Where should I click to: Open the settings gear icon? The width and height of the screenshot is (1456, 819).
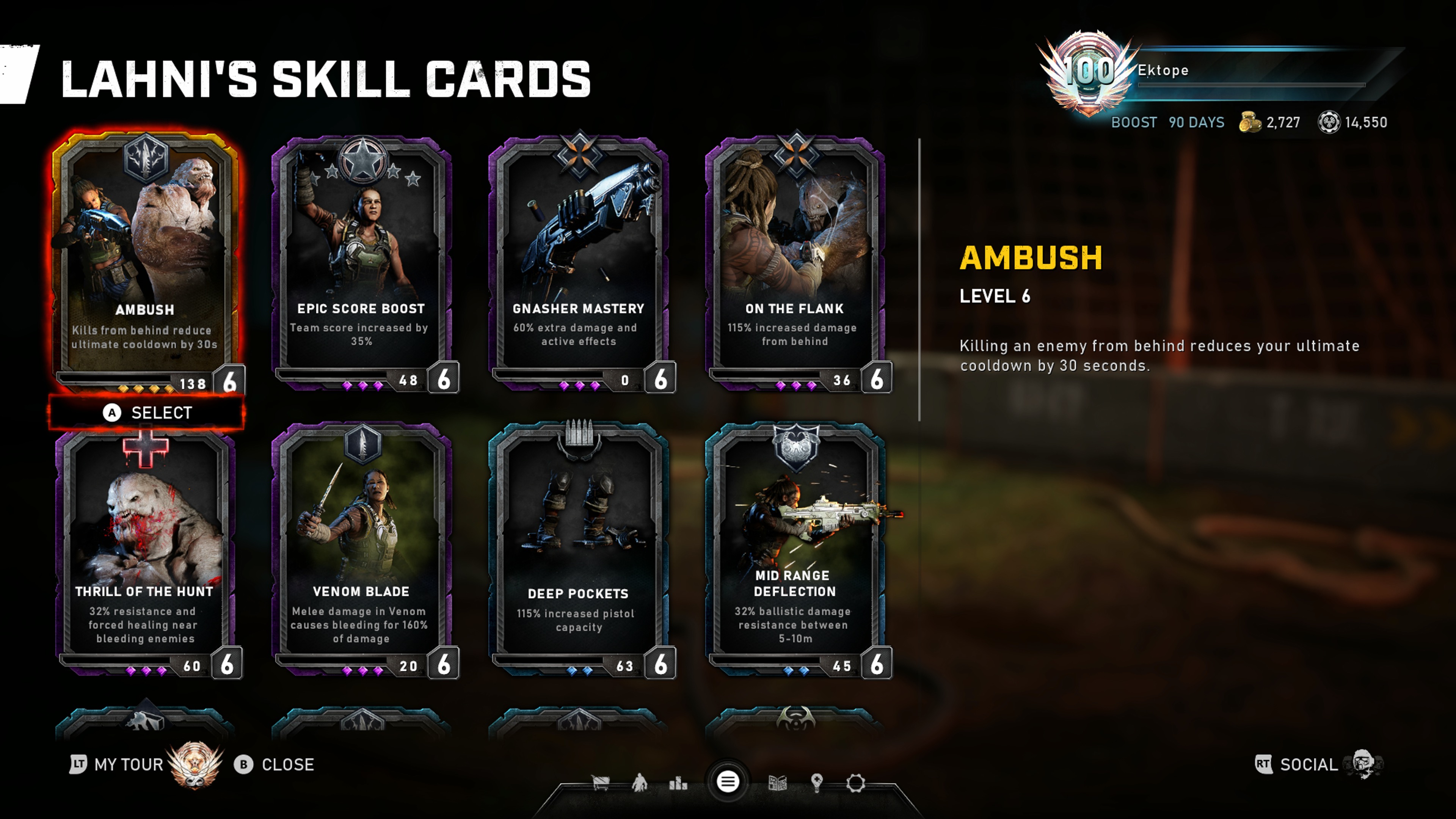click(x=856, y=783)
